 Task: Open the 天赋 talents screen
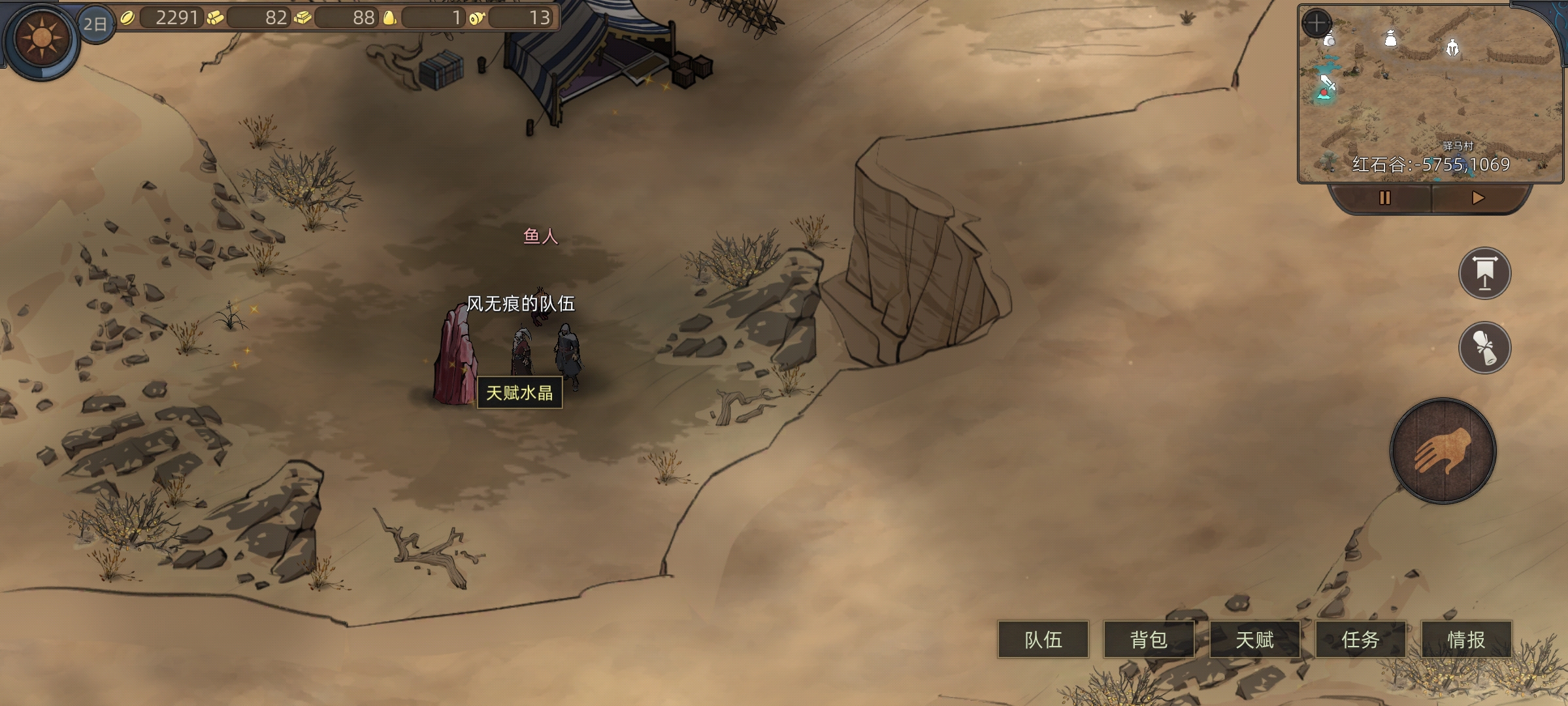[x=1254, y=639]
